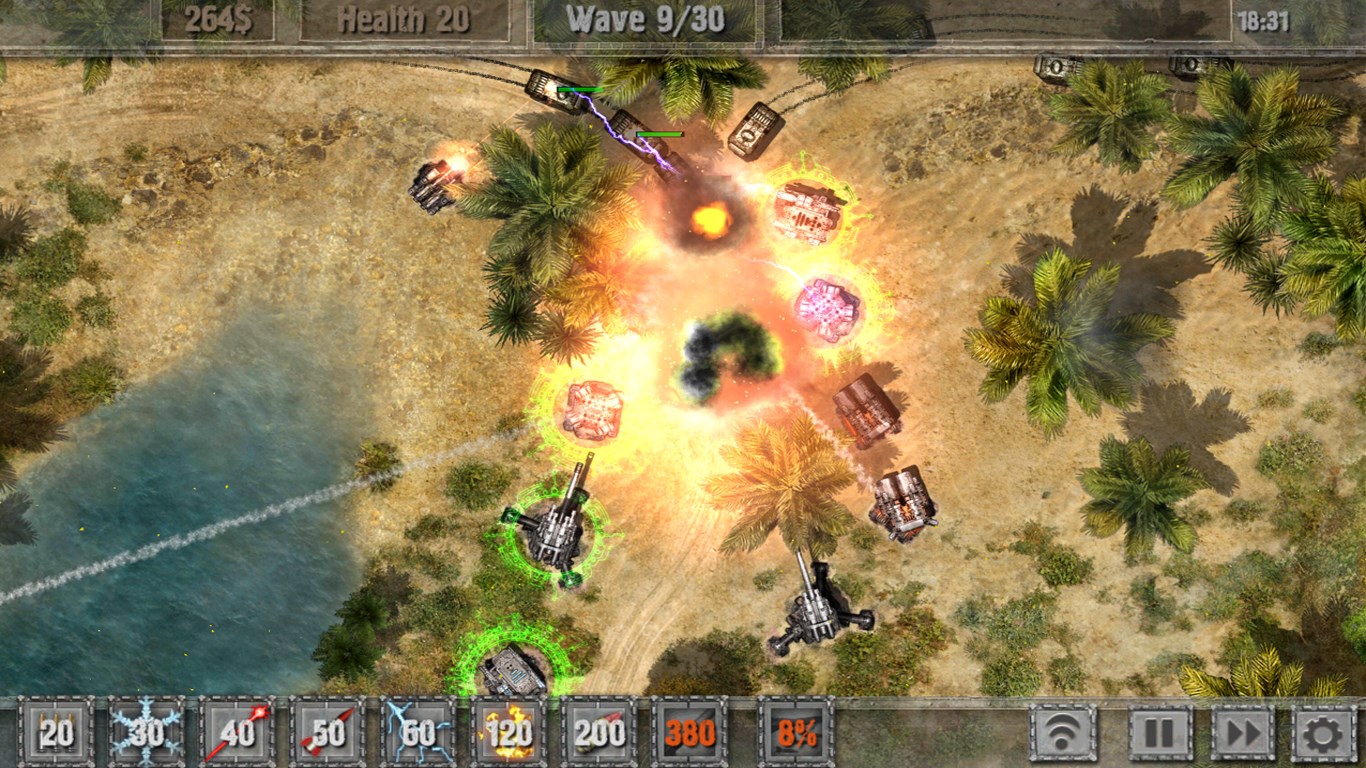Pick the 200-cost missile tower
Screen dimensions: 1366x768
click(599, 733)
